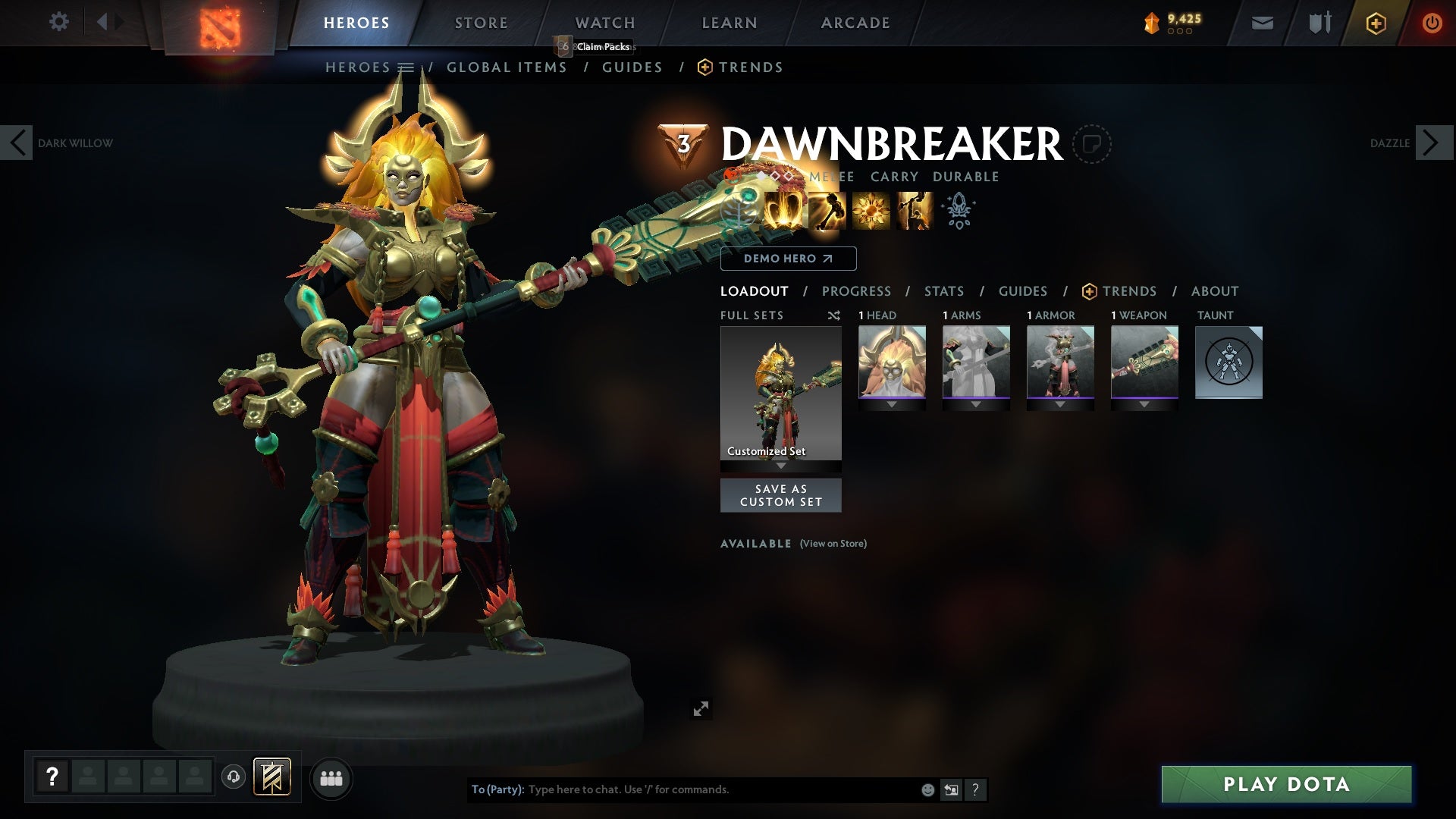Open the friends list icon near party slots
This screenshot has height=819, width=1456.
(x=331, y=778)
